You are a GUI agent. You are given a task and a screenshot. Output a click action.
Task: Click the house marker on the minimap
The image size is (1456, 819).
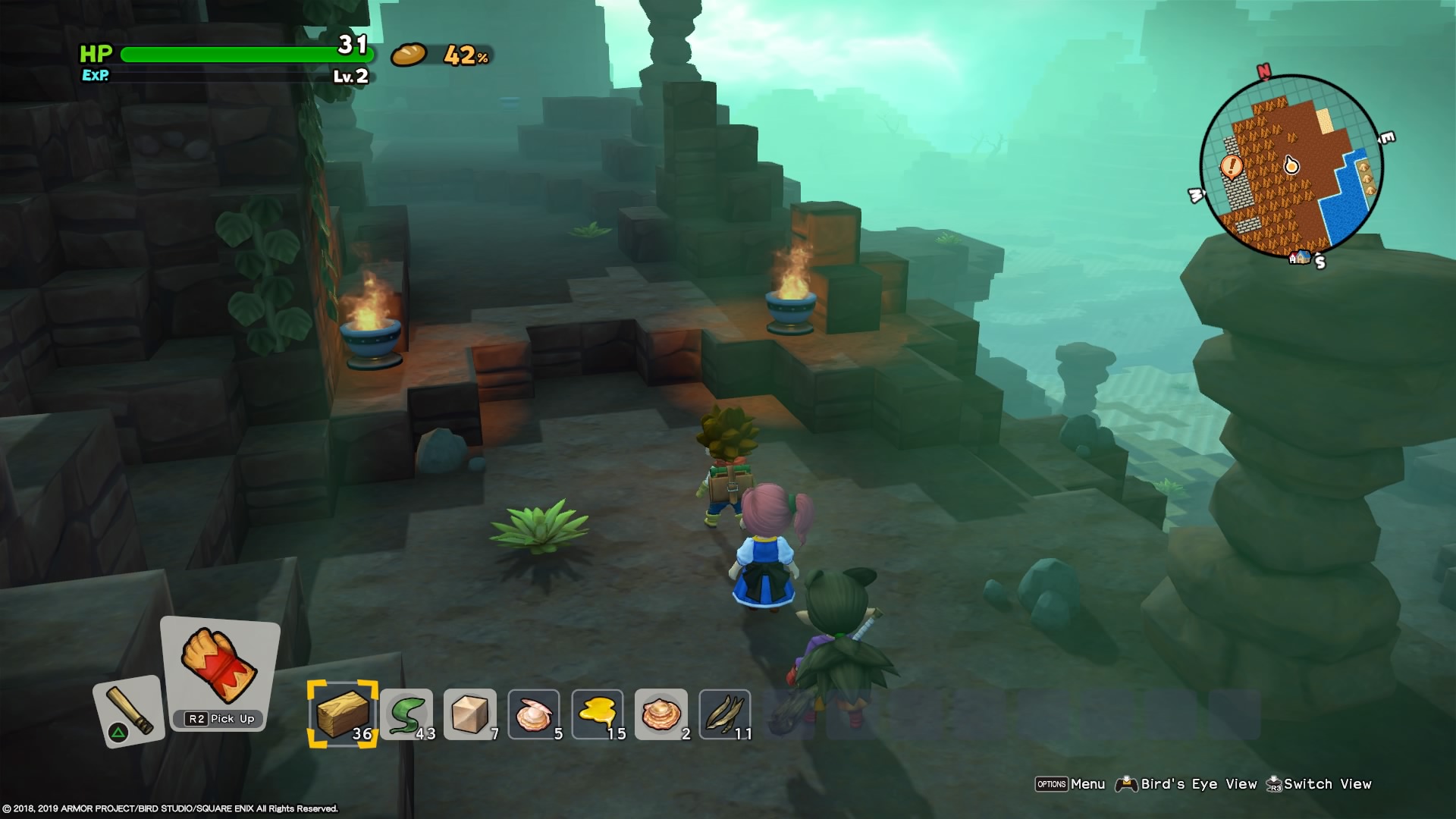1301,257
